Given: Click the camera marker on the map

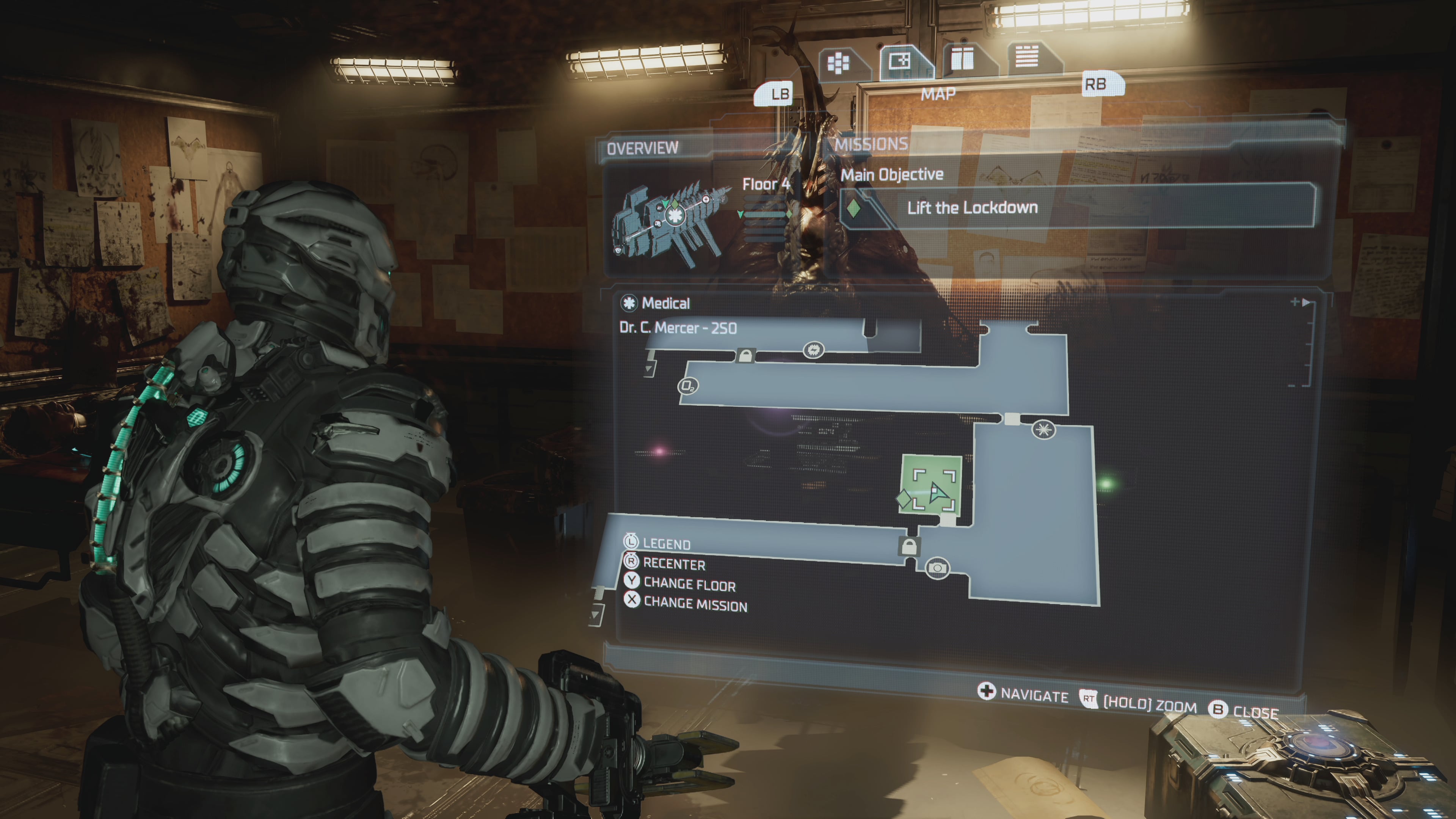Looking at the screenshot, I should tap(937, 568).
